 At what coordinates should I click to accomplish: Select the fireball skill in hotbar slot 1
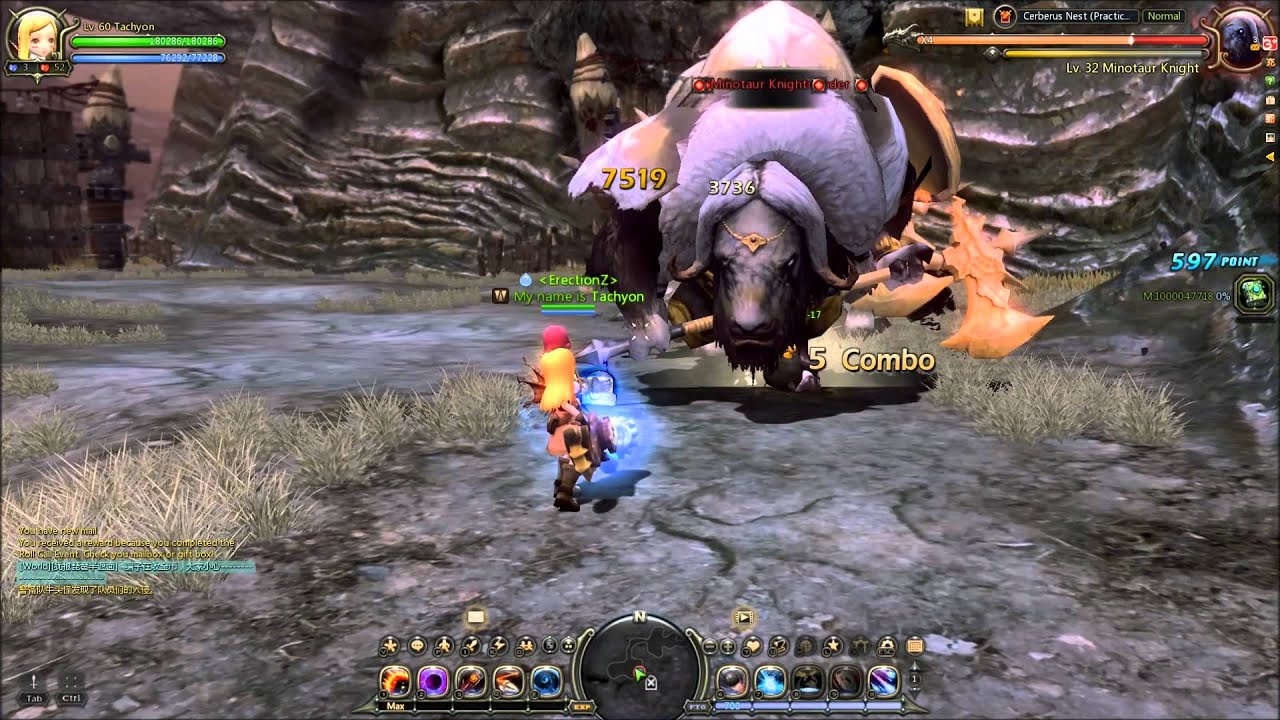(396, 680)
